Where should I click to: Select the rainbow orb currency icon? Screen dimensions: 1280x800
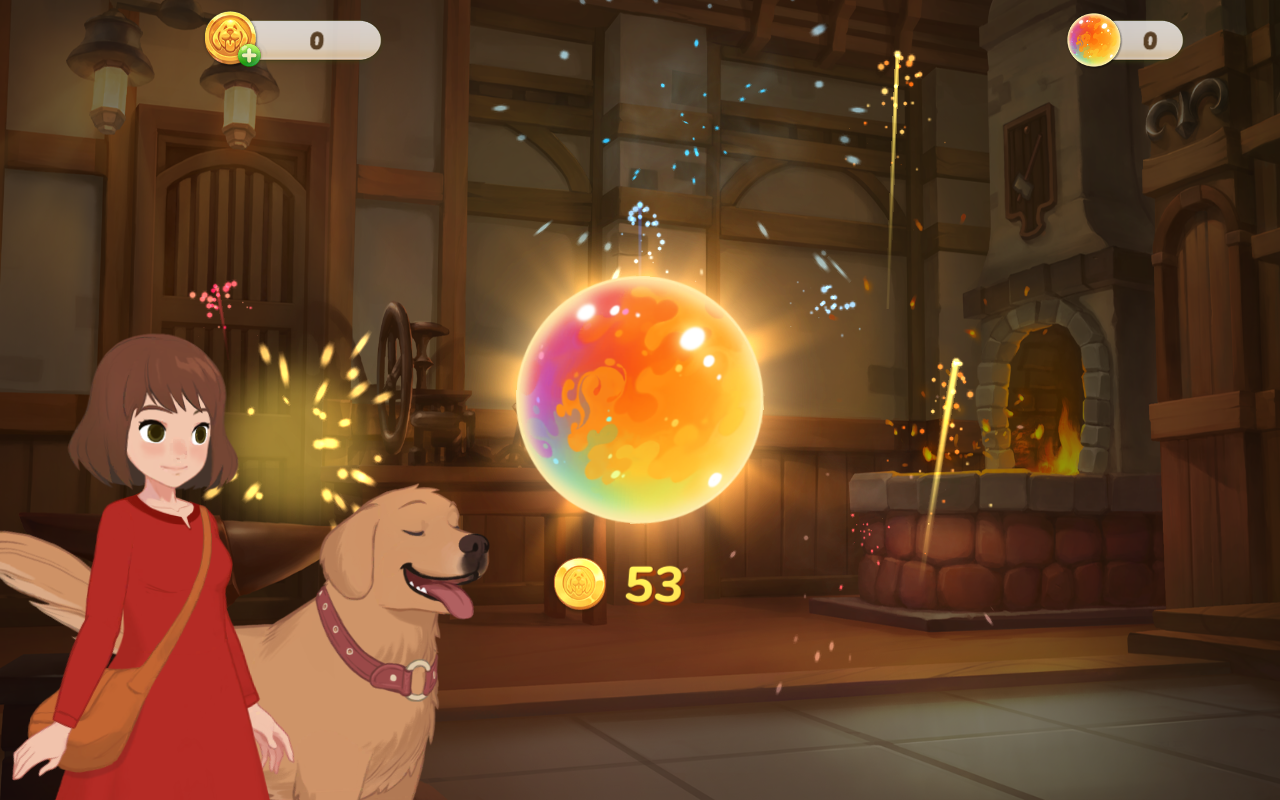tap(1093, 40)
